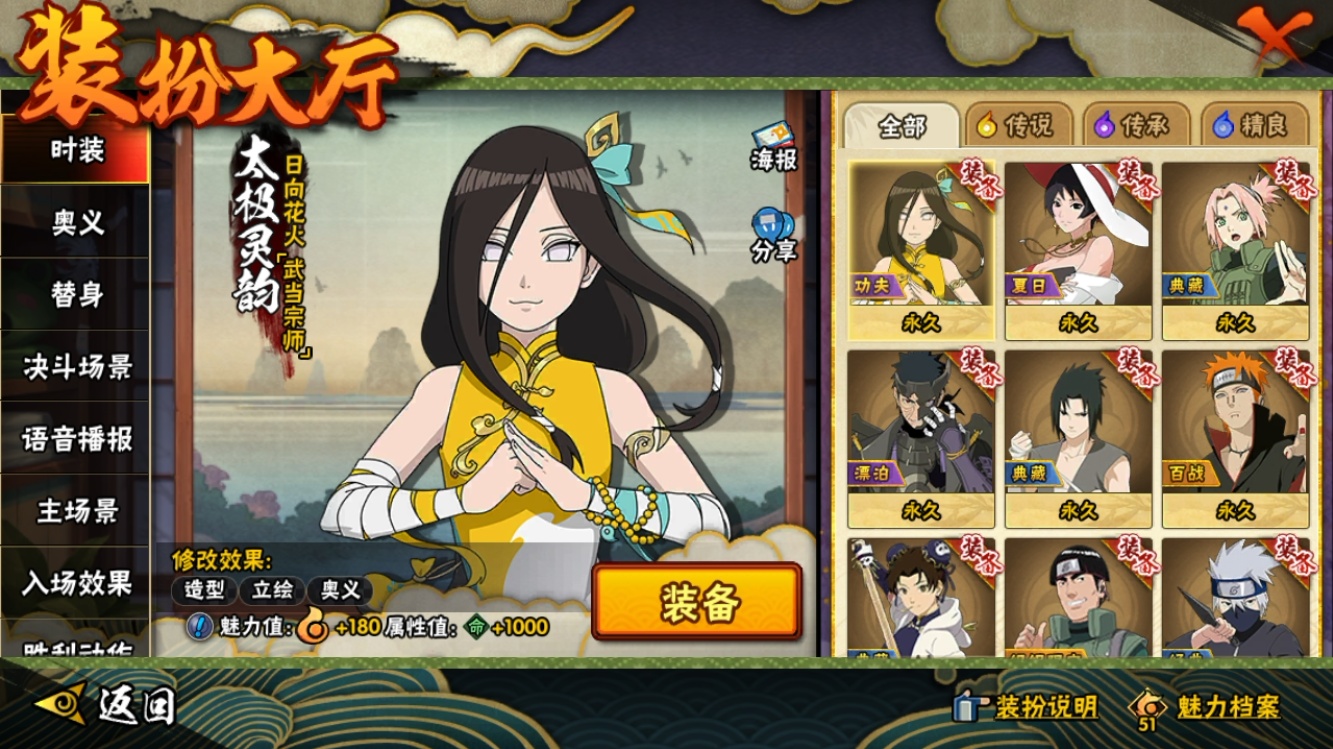
Task: Tap the 分享 share icon
Action: [774, 235]
